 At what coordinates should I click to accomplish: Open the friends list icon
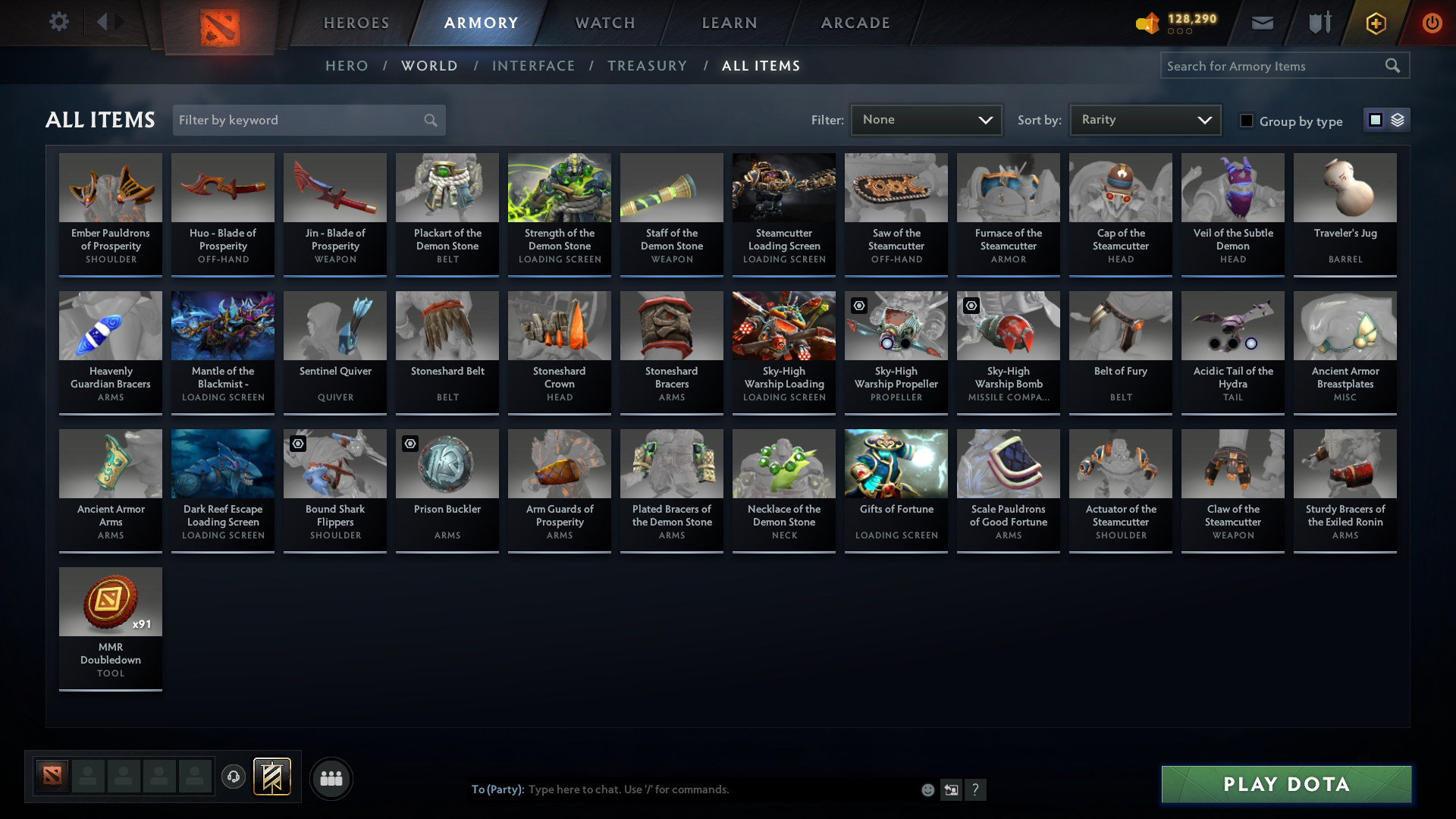click(331, 778)
